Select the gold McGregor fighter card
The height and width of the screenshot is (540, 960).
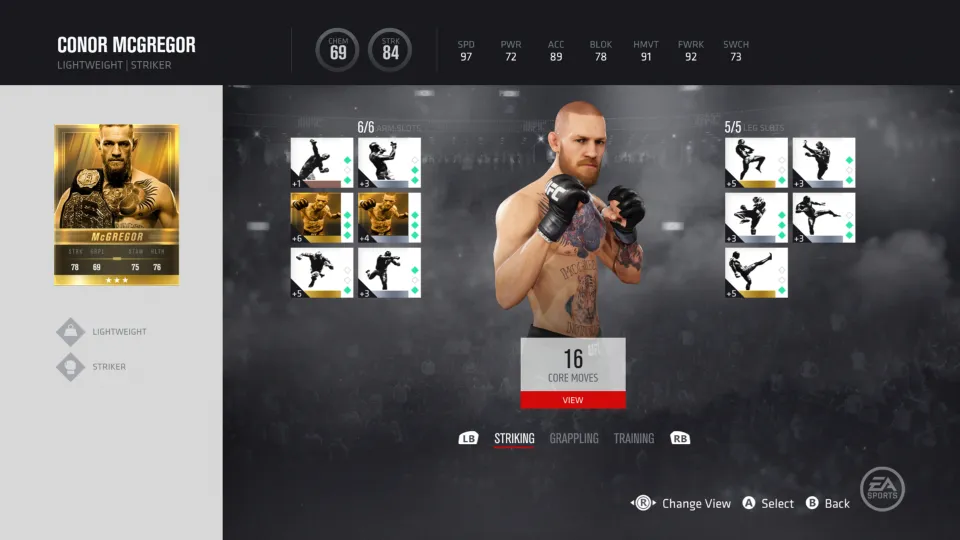point(117,204)
